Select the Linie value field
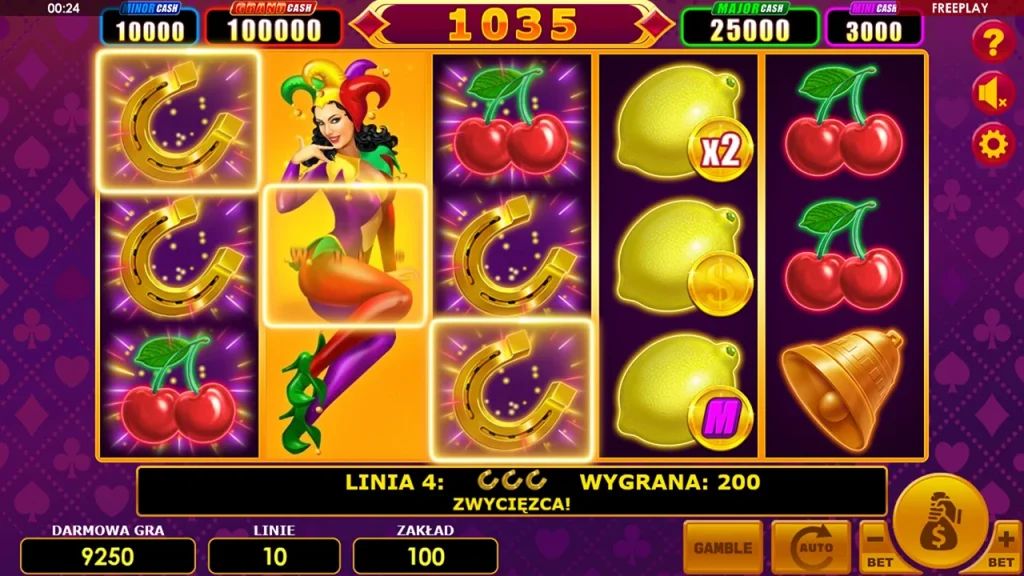This screenshot has height=576, width=1024. click(274, 556)
